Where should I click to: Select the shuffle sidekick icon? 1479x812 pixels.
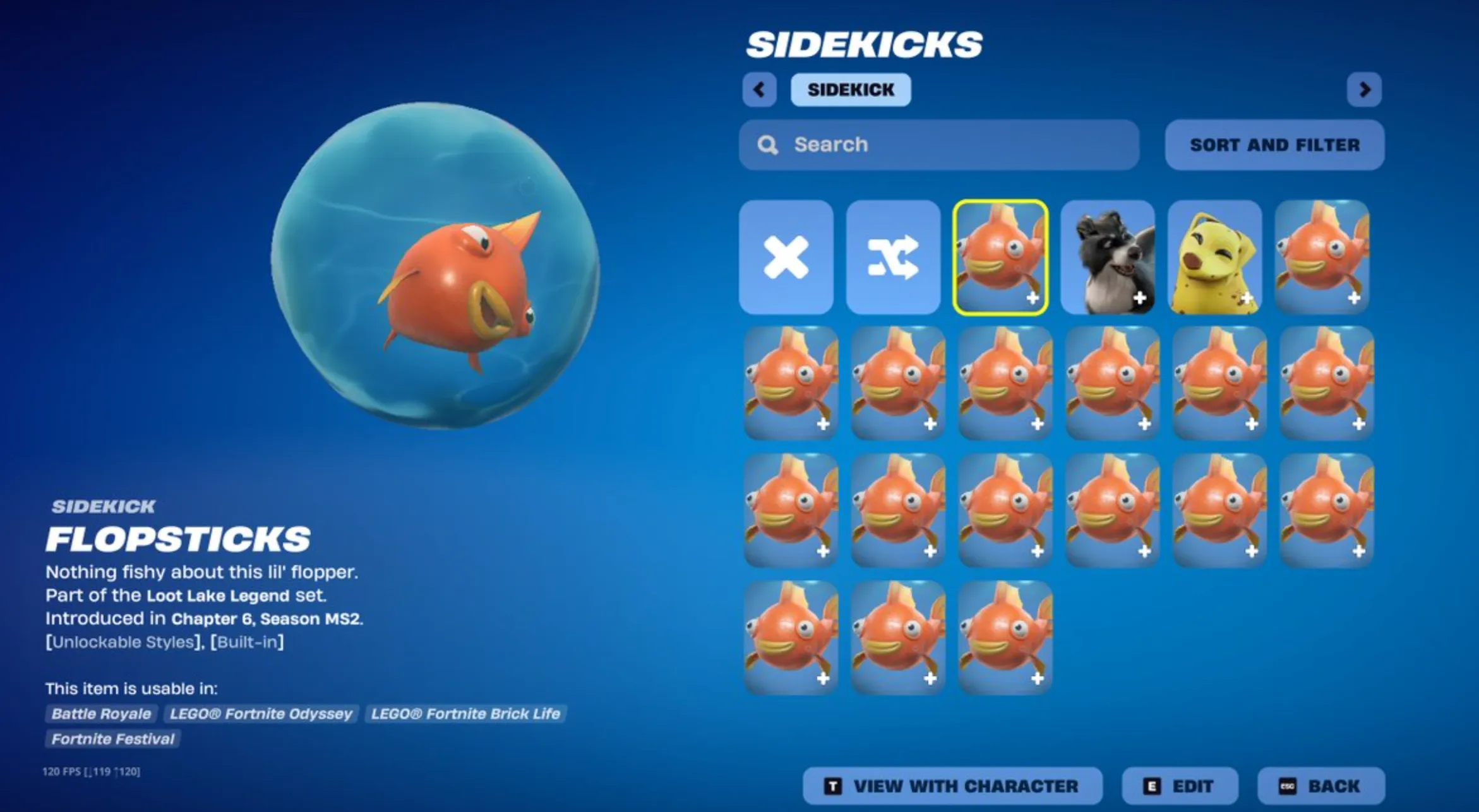[x=893, y=256]
